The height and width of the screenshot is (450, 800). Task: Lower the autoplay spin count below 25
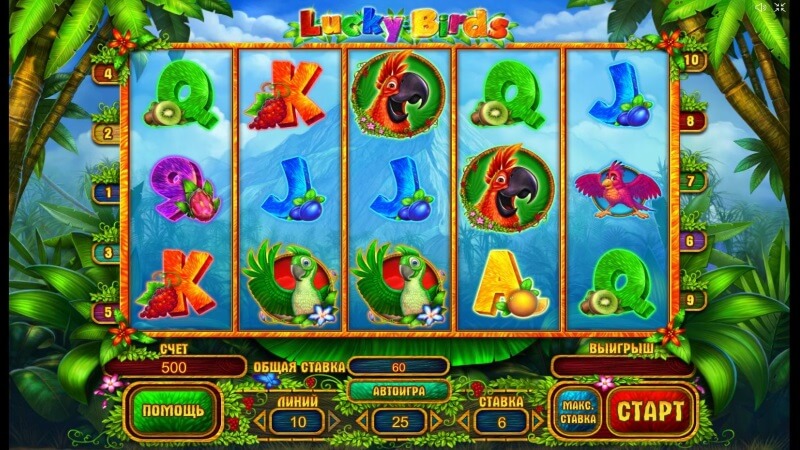pyautogui.click(x=360, y=420)
